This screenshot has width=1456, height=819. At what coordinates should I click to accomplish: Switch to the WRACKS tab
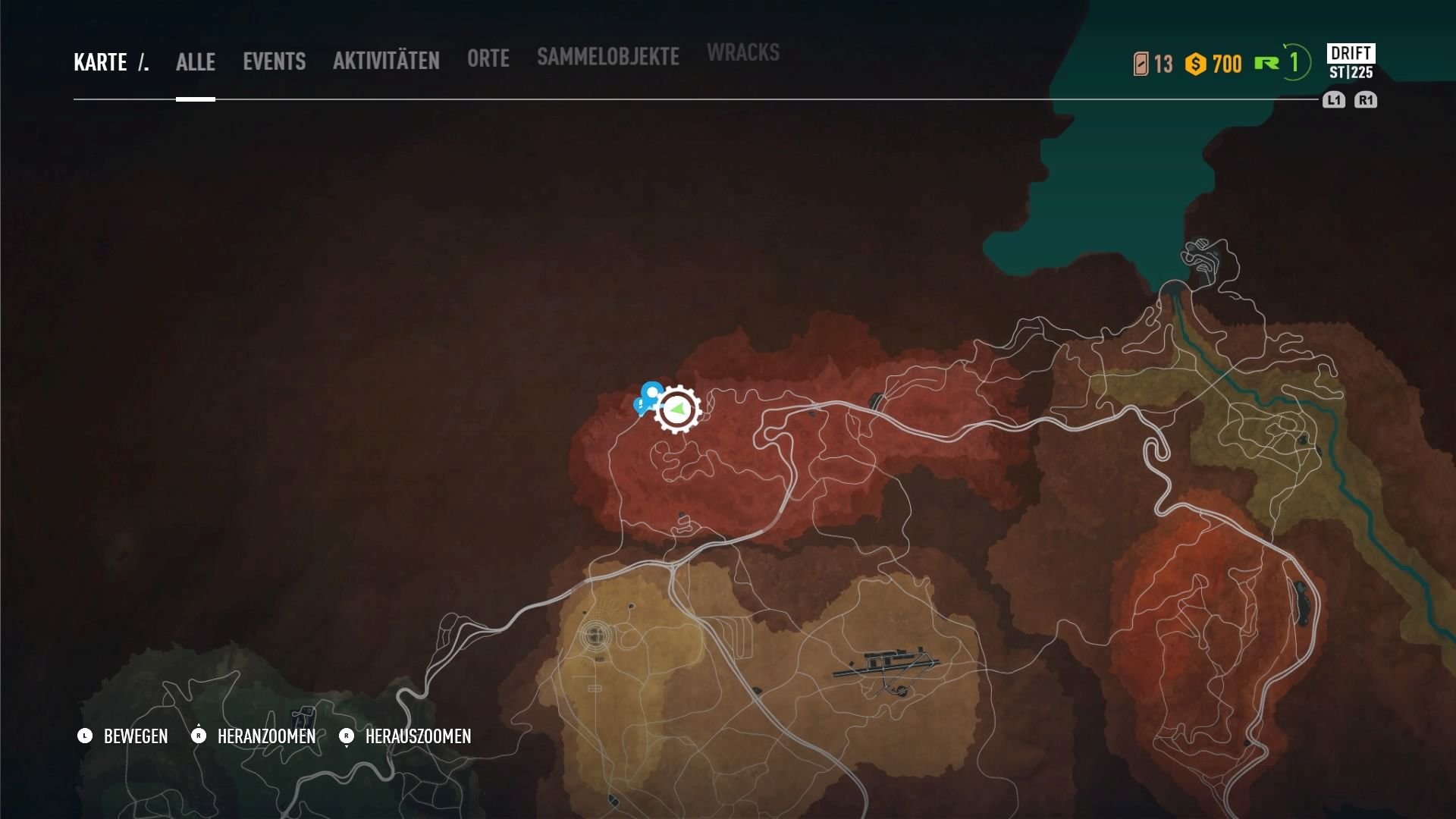(x=742, y=53)
